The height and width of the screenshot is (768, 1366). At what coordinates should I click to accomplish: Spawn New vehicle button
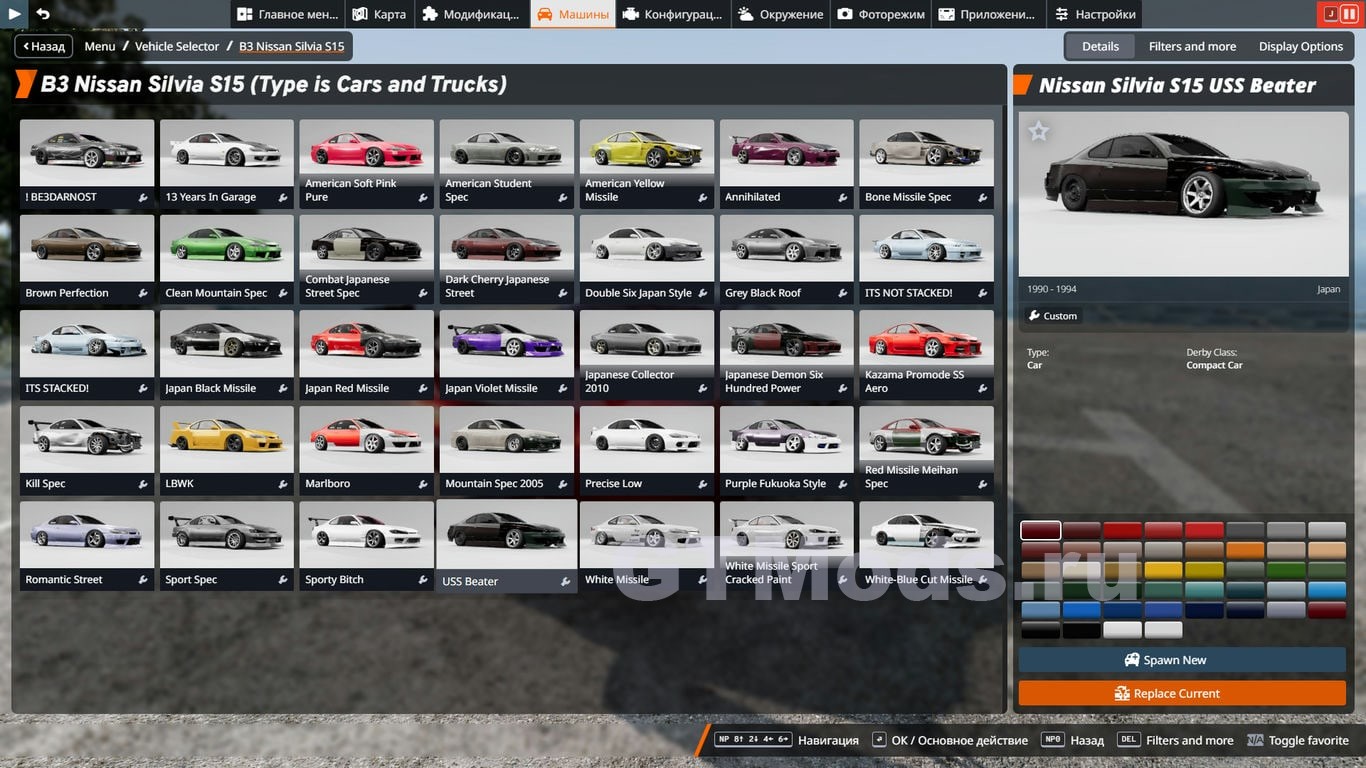[1182, 660]
